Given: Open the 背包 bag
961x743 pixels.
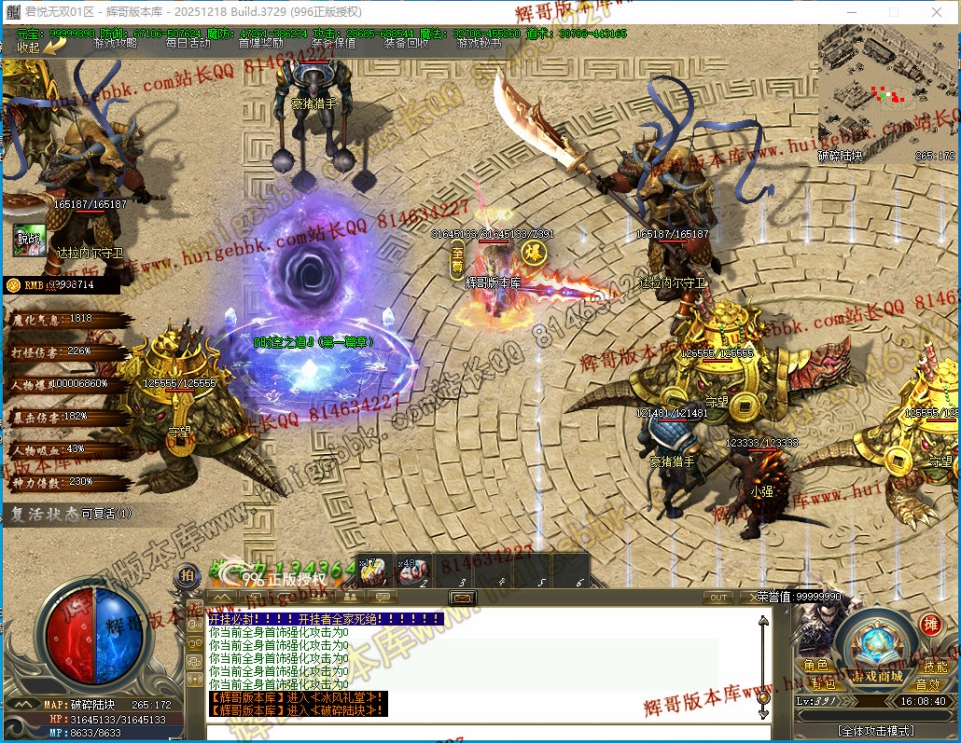Looking at the screenshot, I should 823,684.
